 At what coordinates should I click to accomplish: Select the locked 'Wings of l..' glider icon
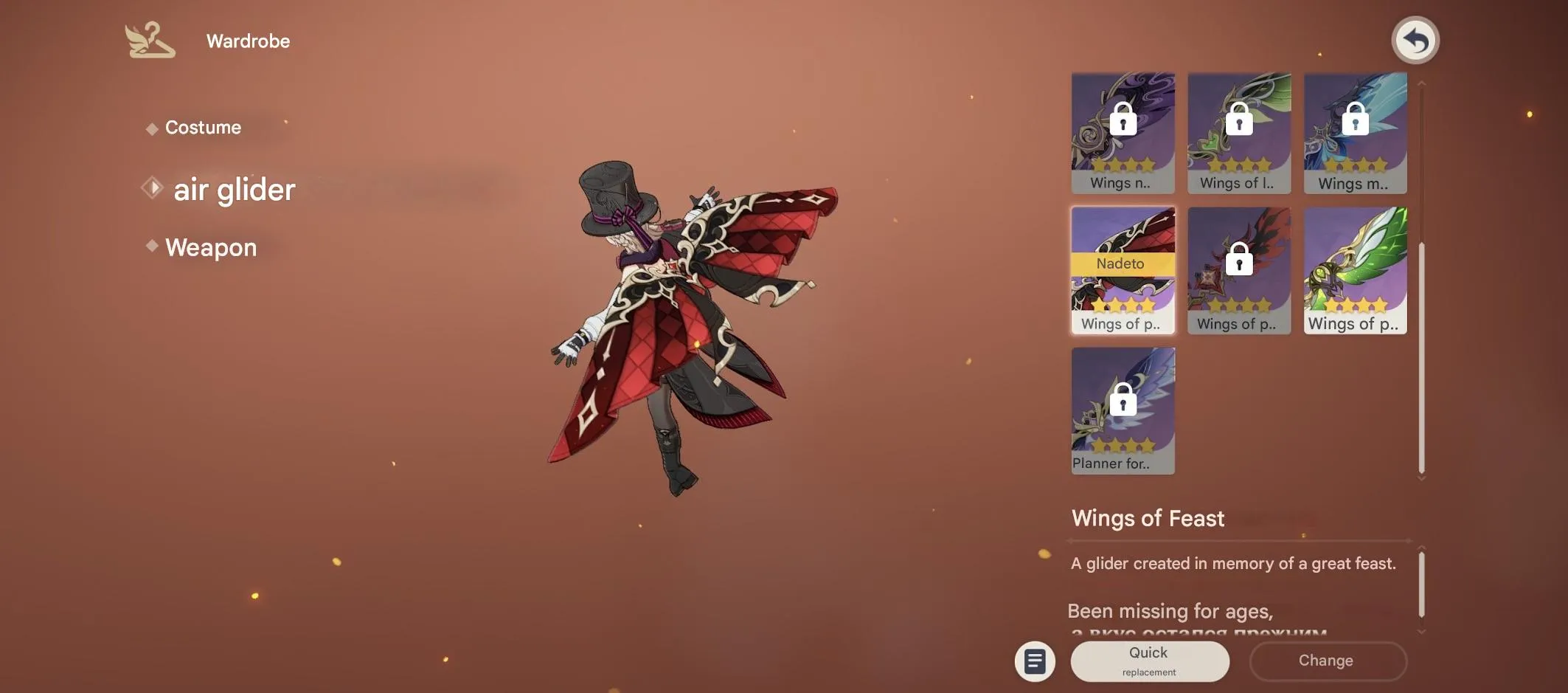coord(1238,133)
